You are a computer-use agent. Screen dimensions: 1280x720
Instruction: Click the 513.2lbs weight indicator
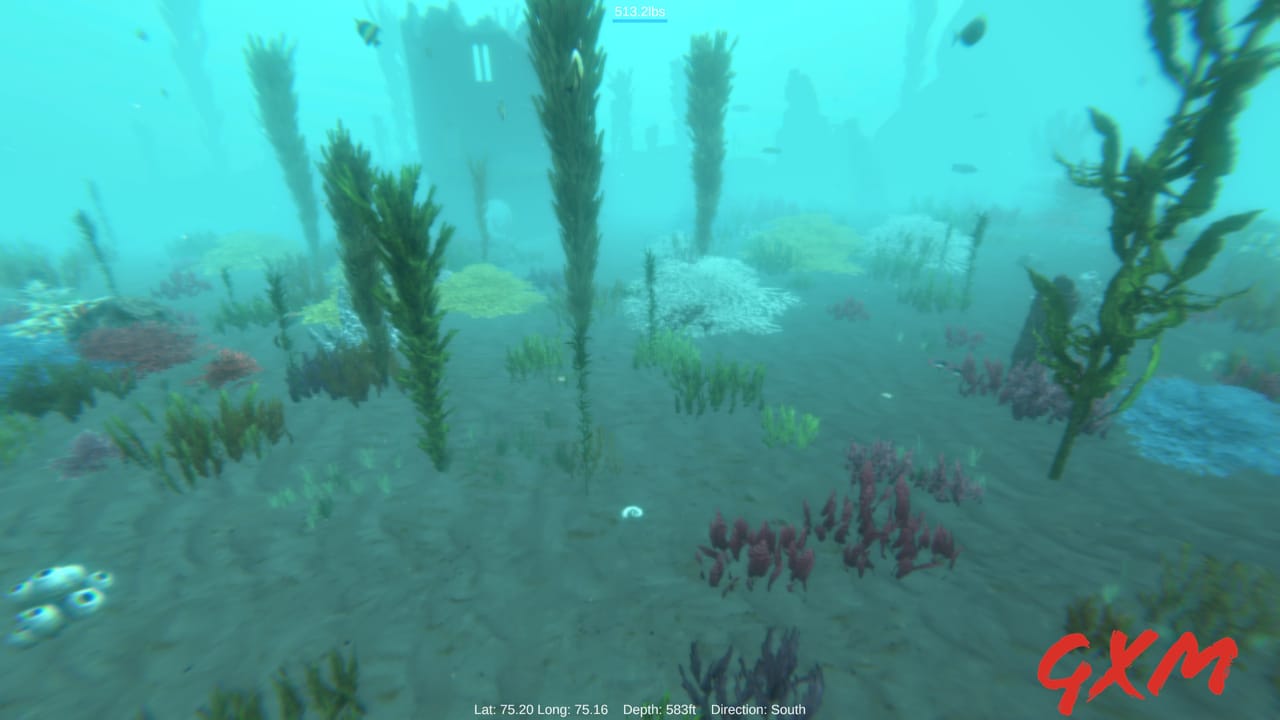coord(639,13)
